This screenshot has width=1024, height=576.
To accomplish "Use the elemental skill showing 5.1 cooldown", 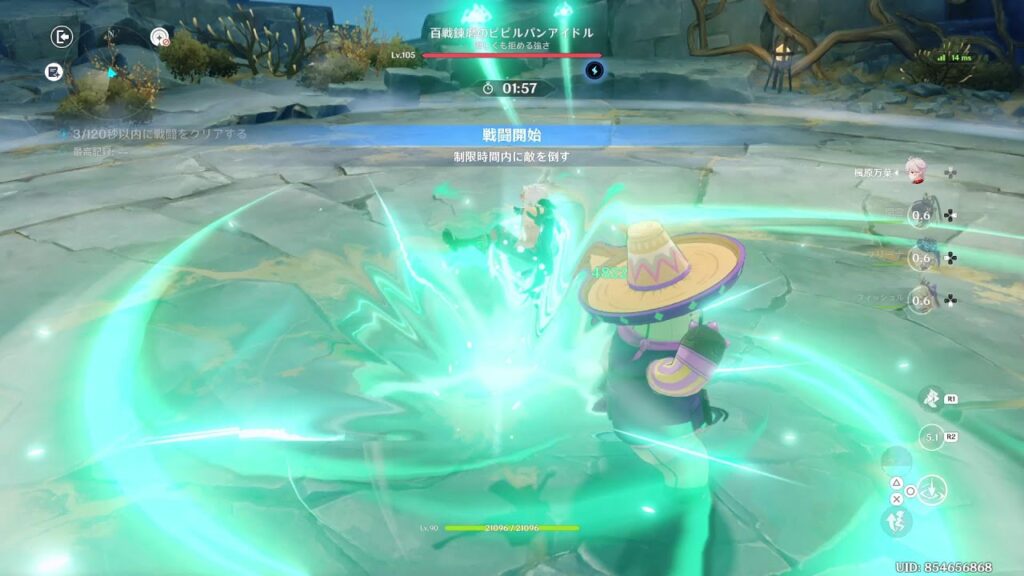I will coord(930,437).
